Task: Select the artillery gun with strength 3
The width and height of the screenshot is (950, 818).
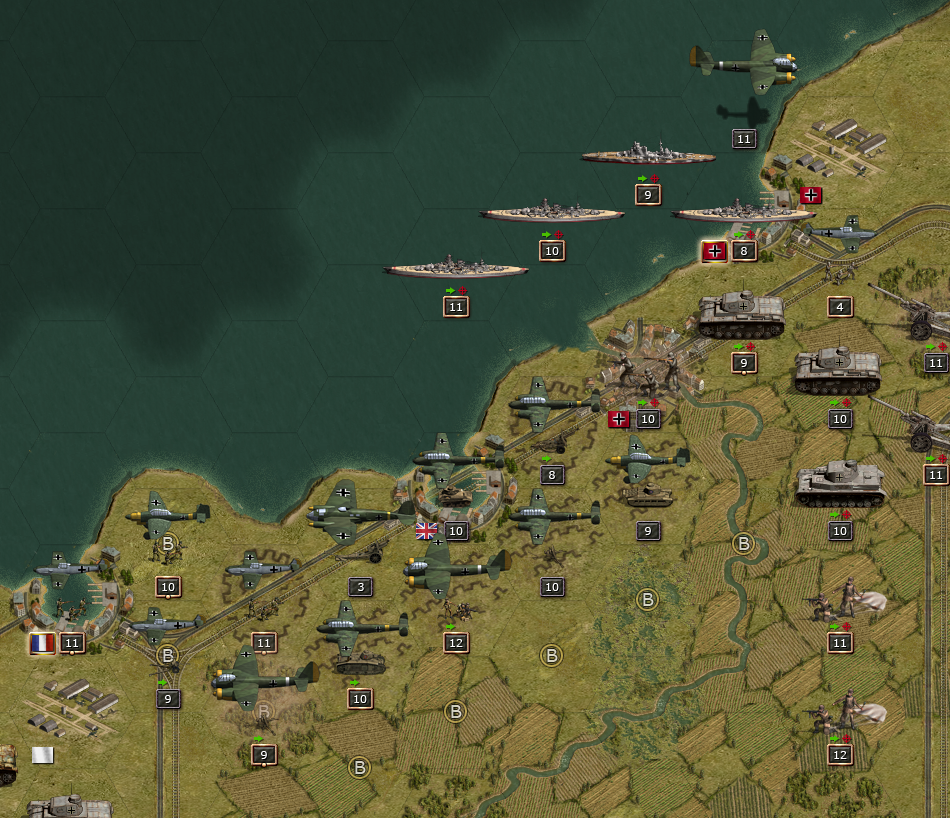Action: tap(362, 552)
